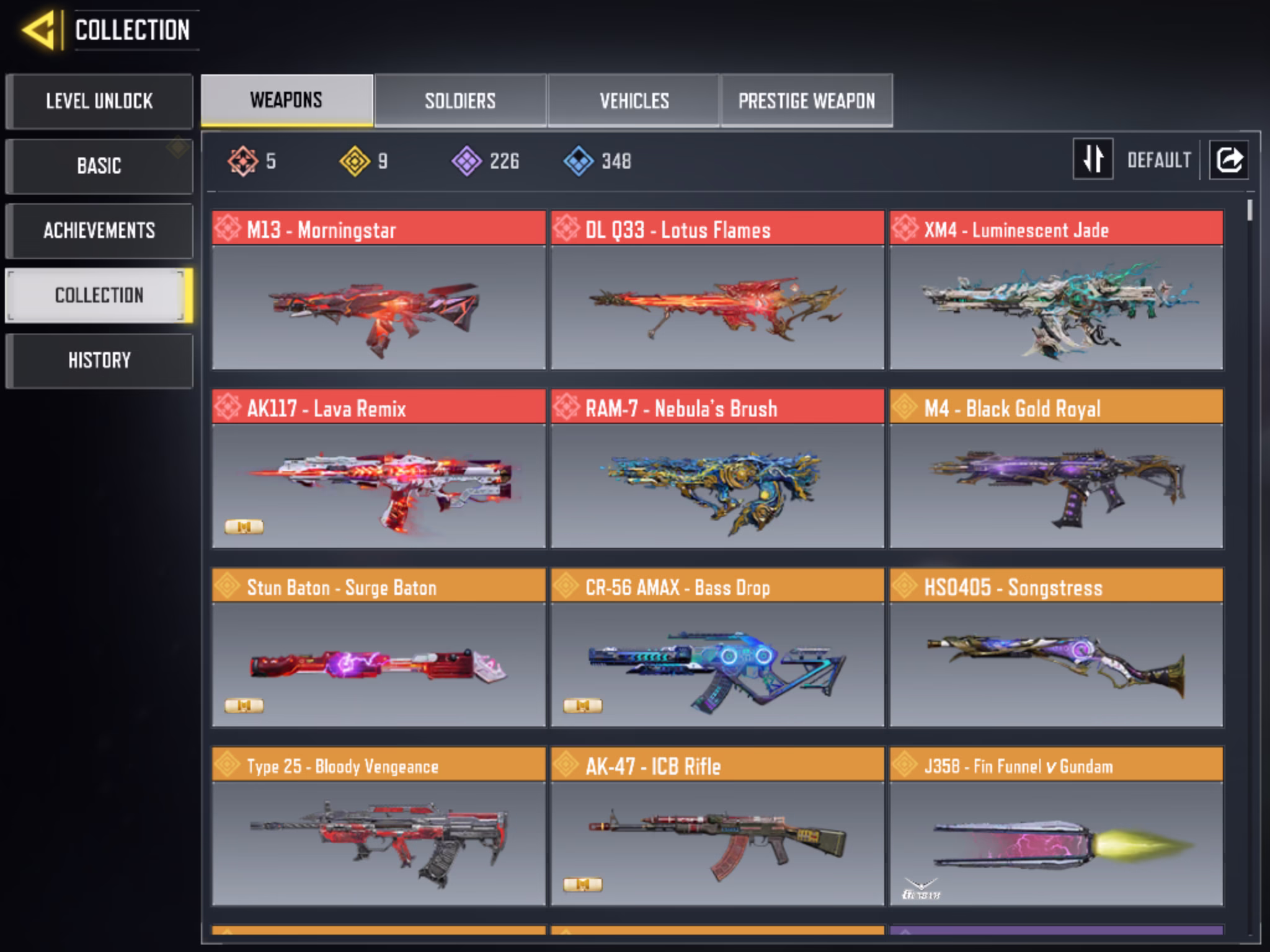1270x952 pixels.
Task: Select the Basic menu entry
Action: tap(99, 166)
